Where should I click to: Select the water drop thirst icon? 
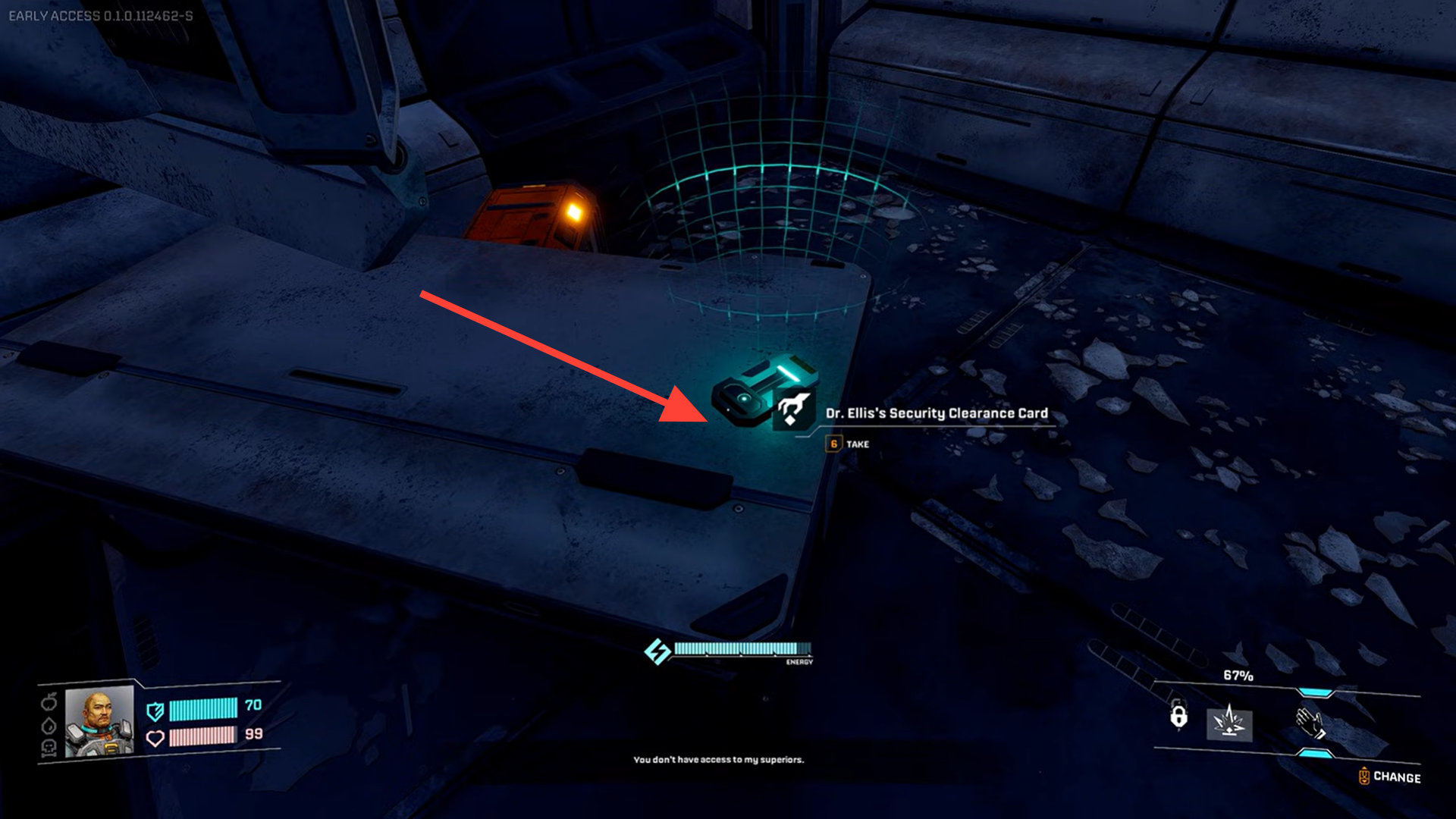click(49, 725)
